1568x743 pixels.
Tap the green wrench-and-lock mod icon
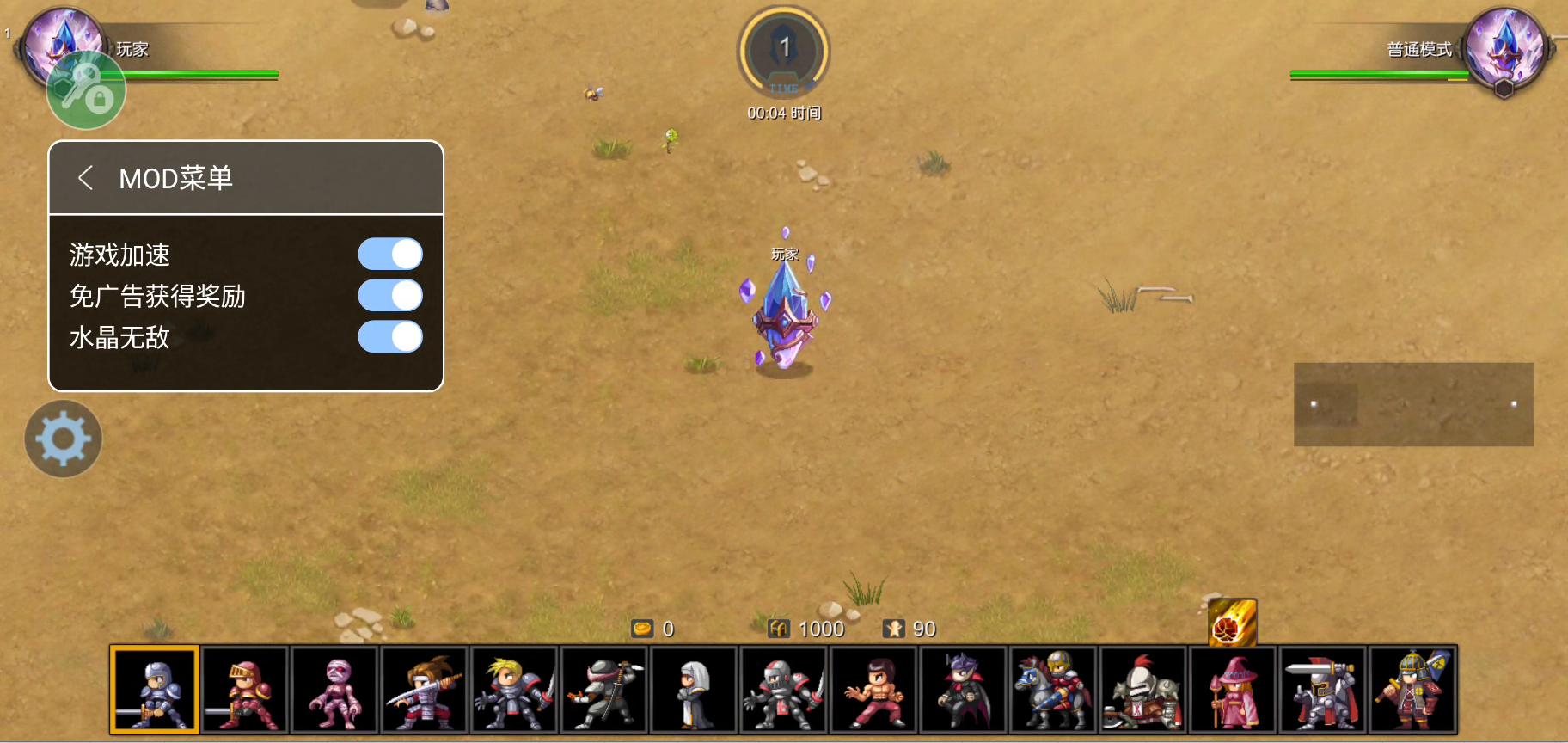[x=86, y=90]
